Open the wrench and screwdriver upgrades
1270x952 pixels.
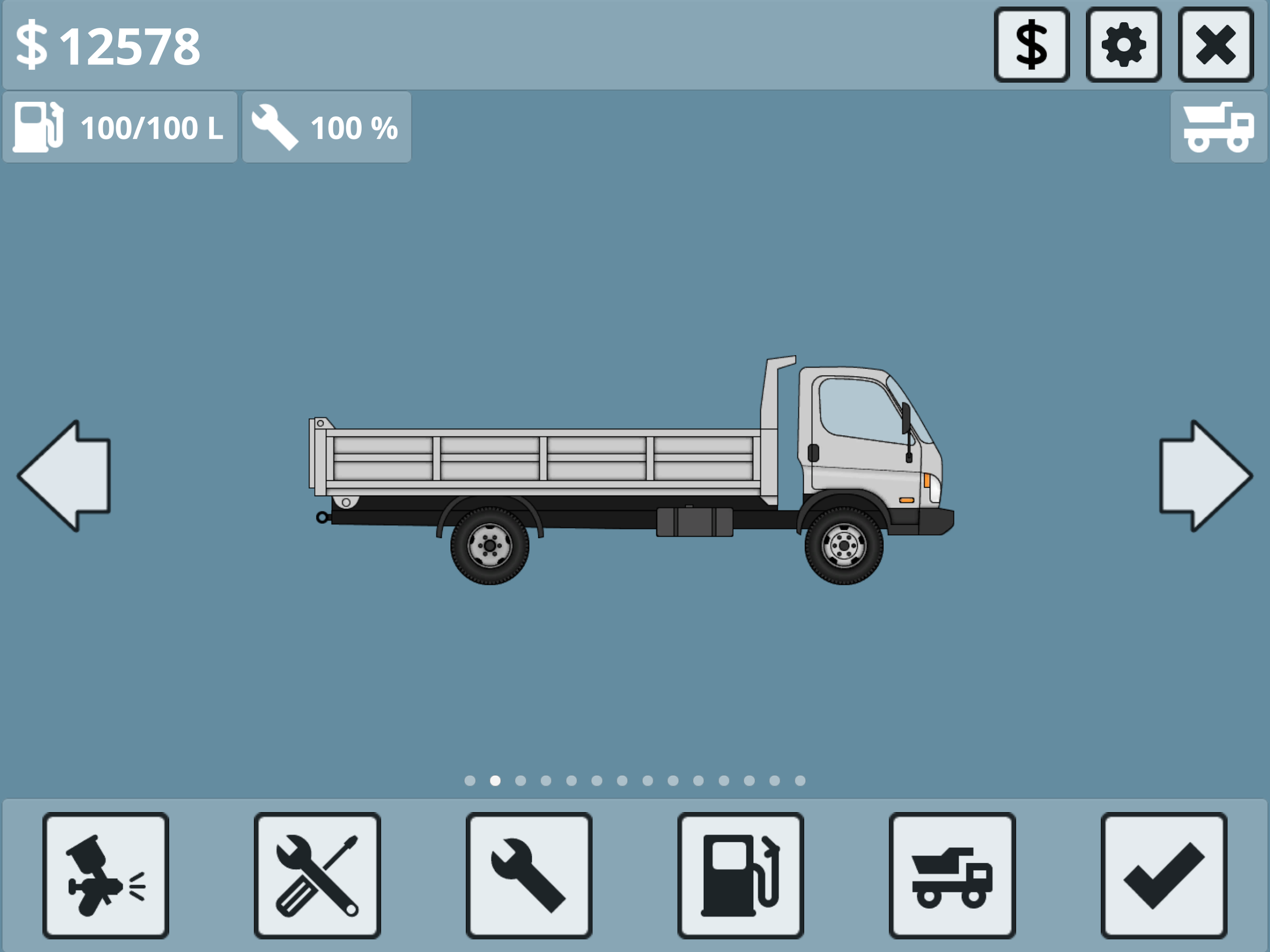coord(317,875)
